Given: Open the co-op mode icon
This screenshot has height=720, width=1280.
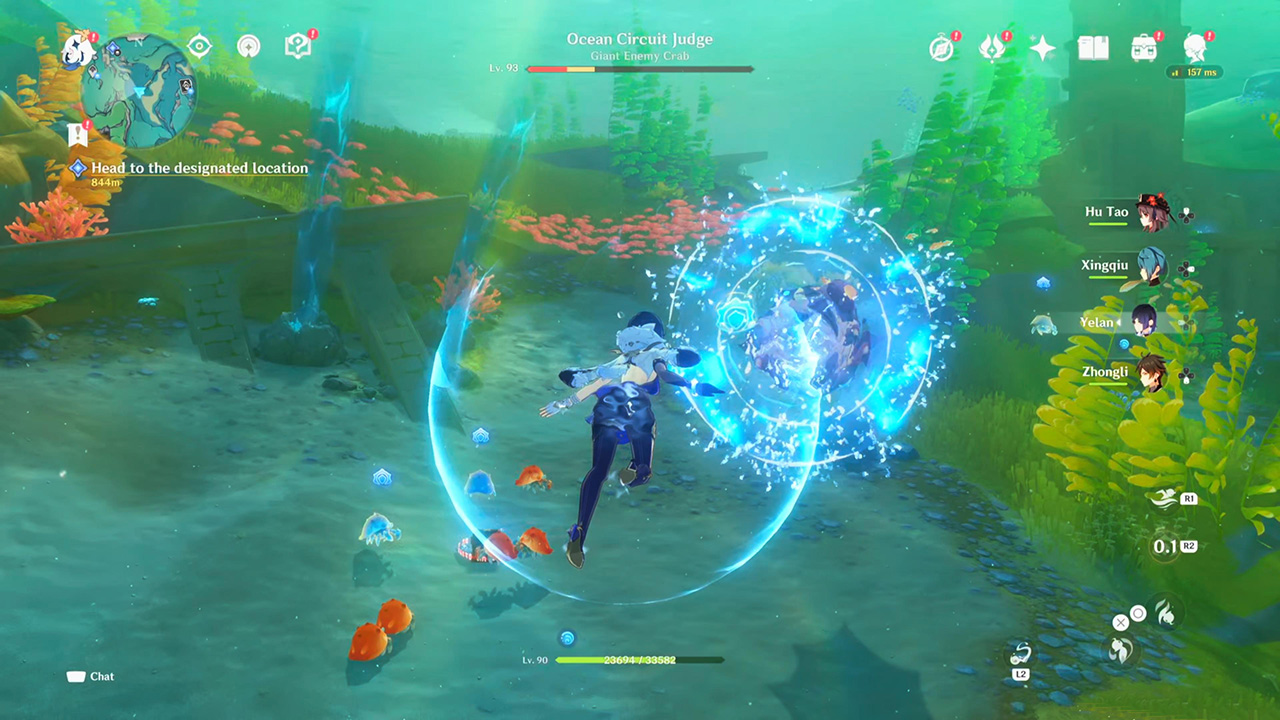Looking at the screenshot, I should pyautogui.click(x=248, y=46).
